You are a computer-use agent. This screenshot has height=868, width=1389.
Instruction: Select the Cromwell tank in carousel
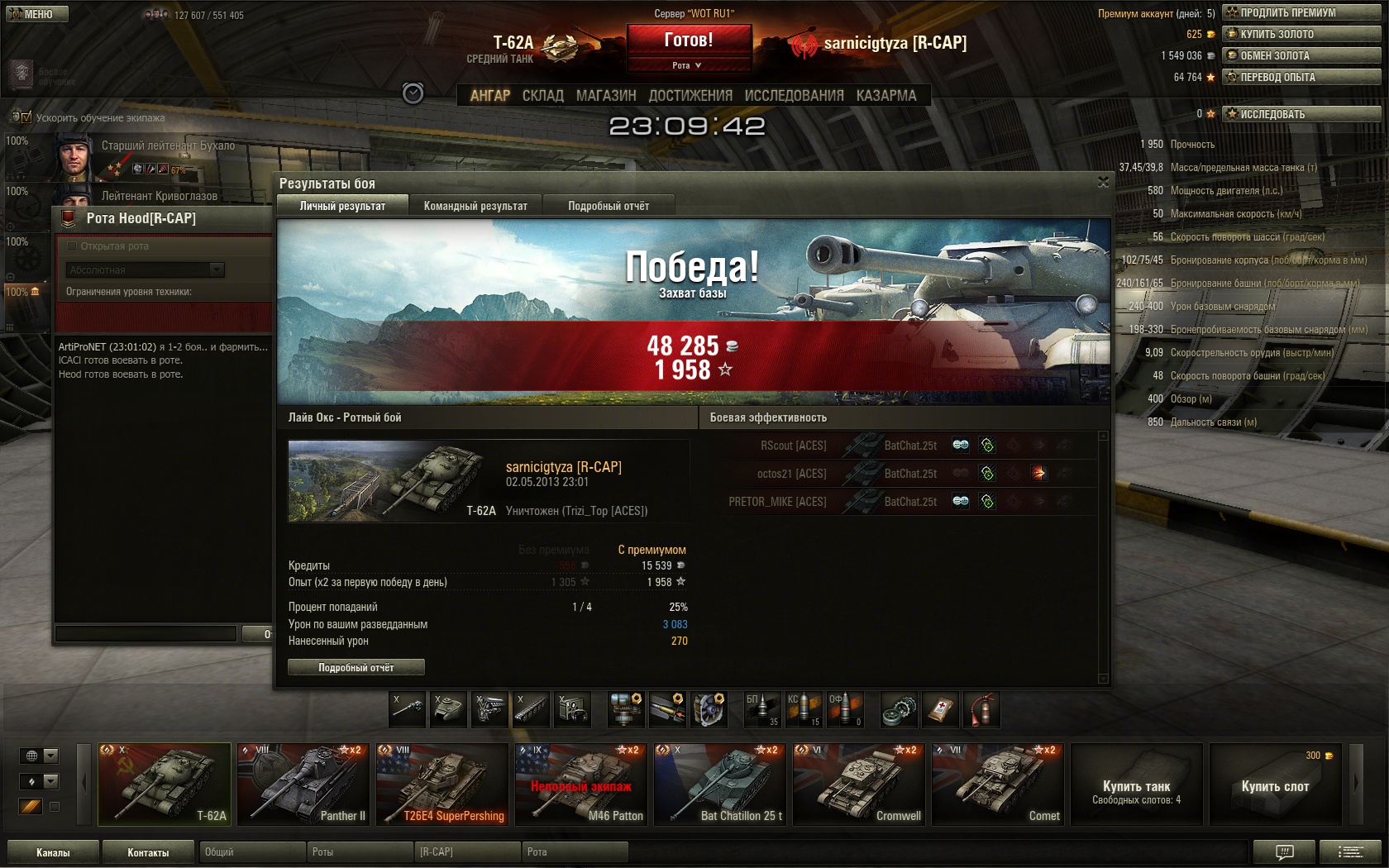click(859, 785)
